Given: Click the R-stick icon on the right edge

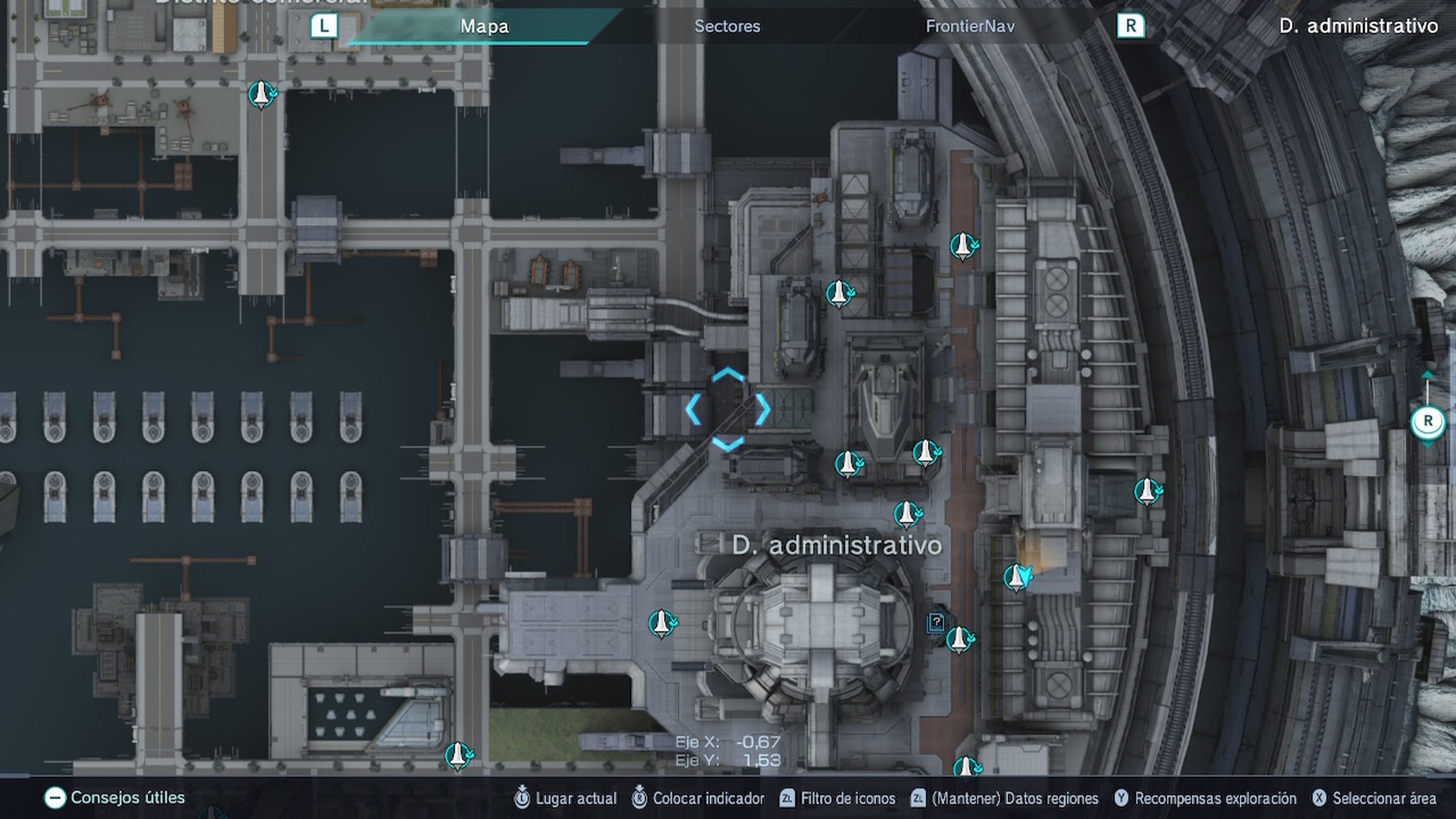Looking at the screenshot, I should click(x=1428, y=421).
